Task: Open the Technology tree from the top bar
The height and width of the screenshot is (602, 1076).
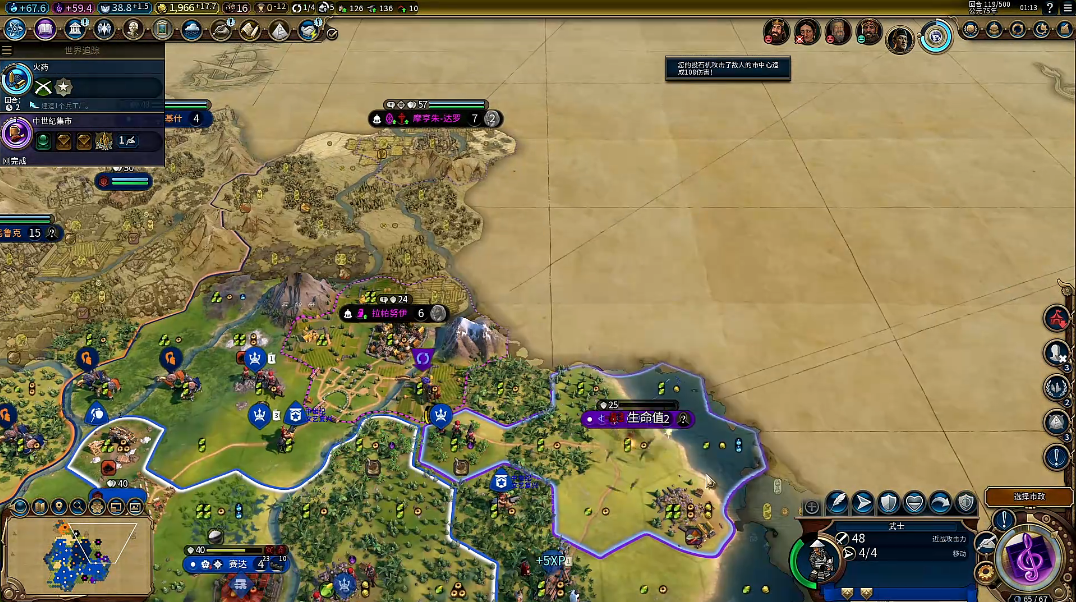Action: coord(17,29)
